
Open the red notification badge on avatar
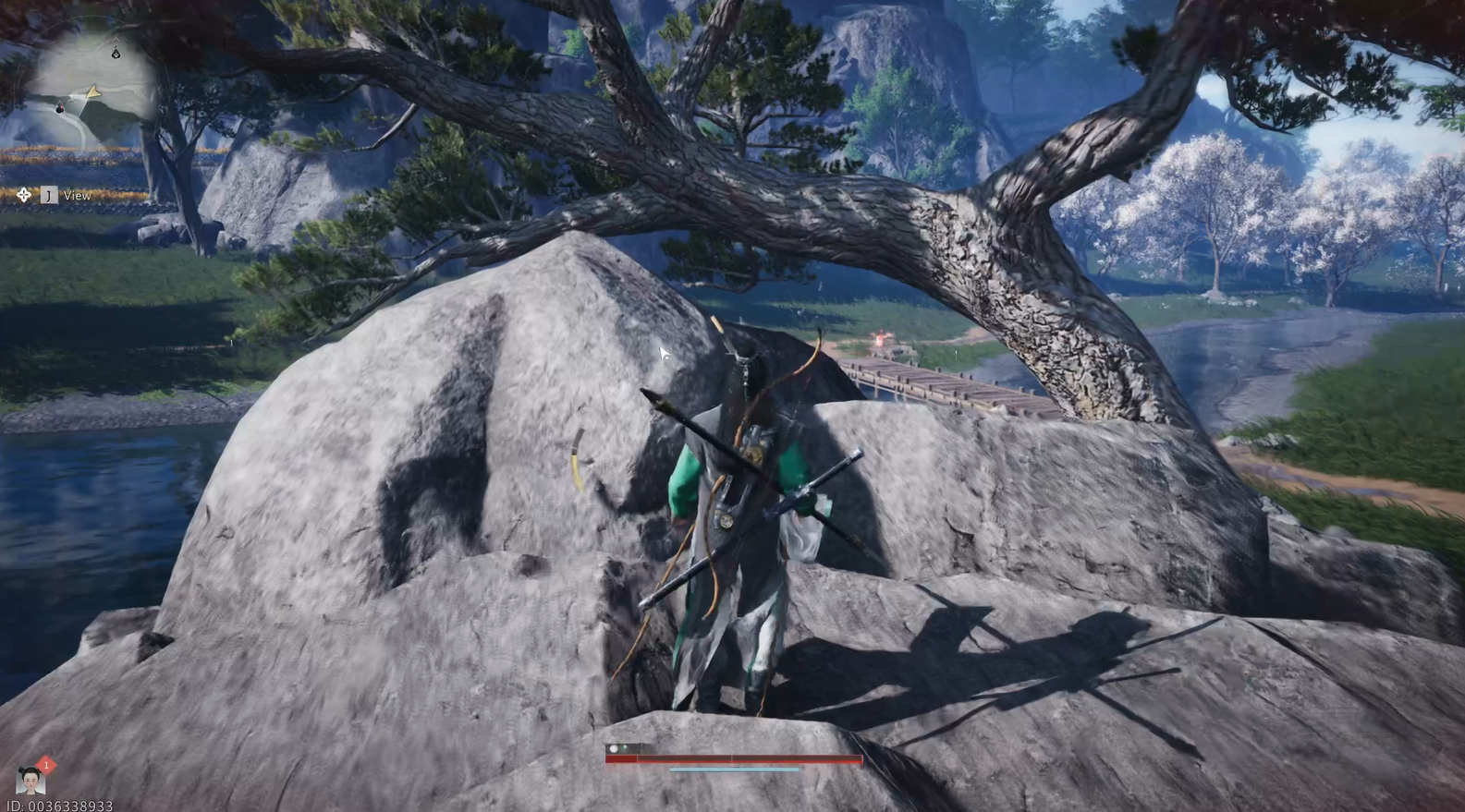[x=46, y=765]
